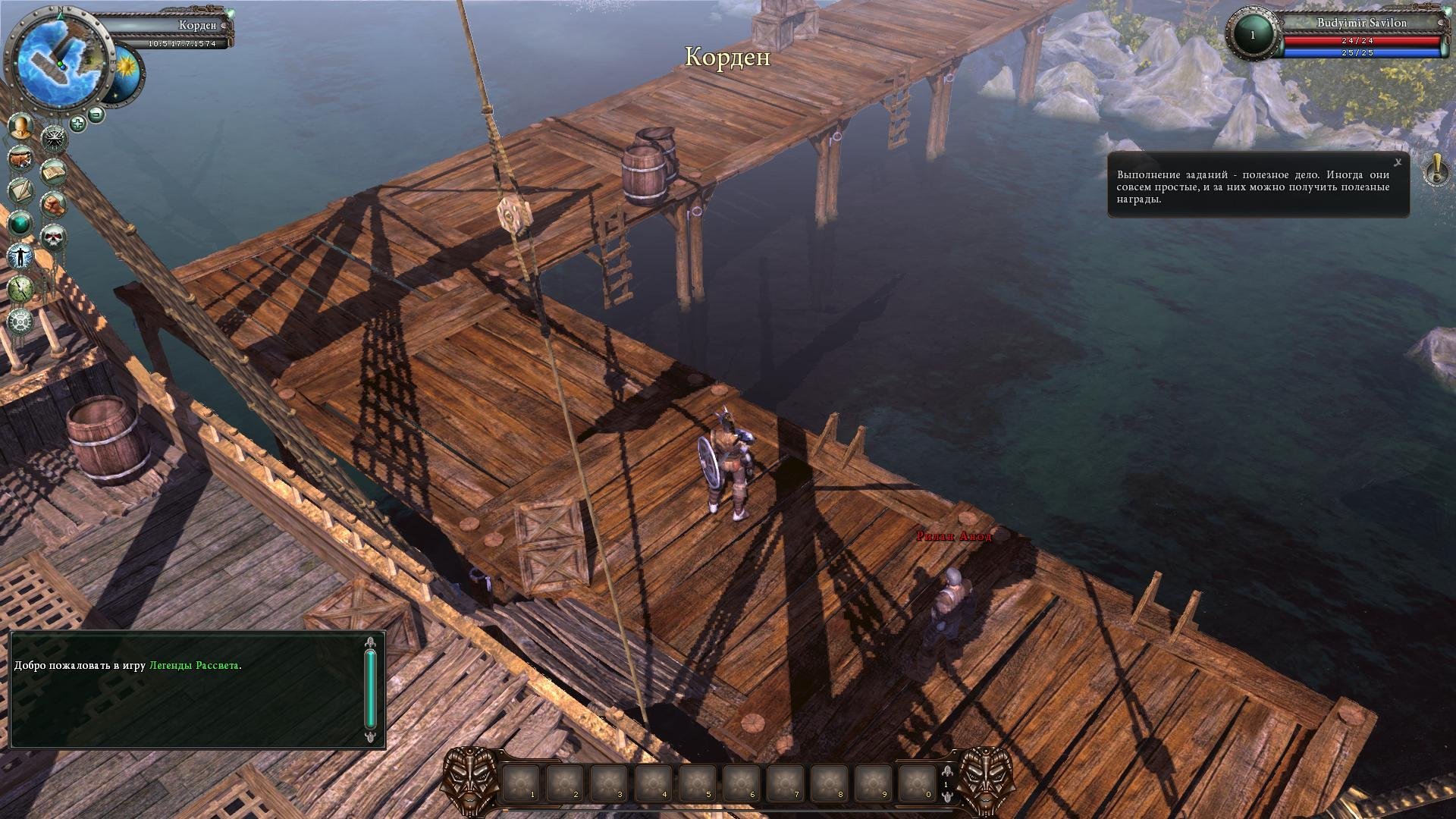Zoom in the minimap with plus button
The height and width of the screenshot is (819, 1456).
coord(77,123)
